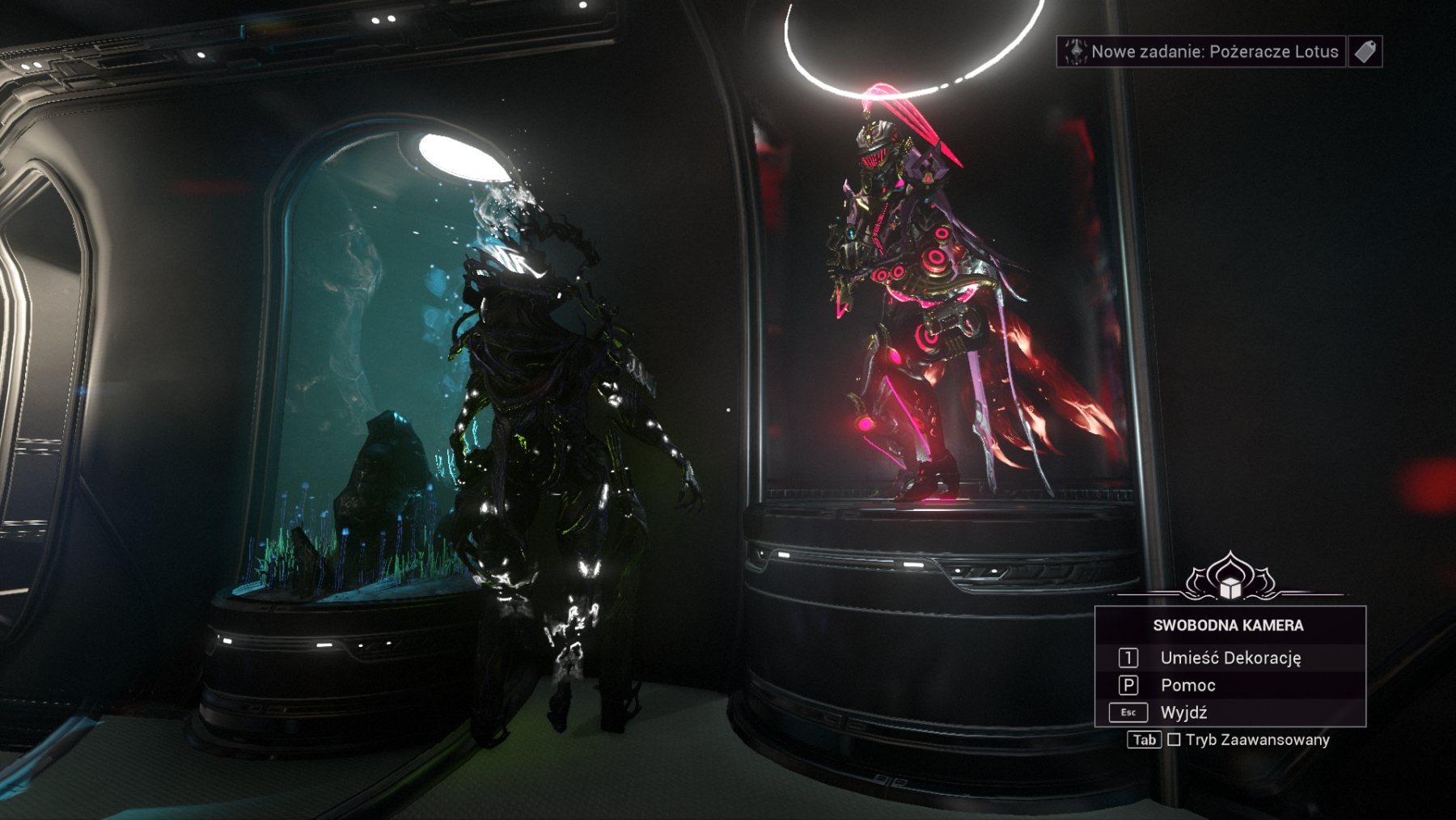This screenshot has width=1456, height=820.
Task: Open the Pożeracze Lotus quest notification
Action: point(1201,52)
